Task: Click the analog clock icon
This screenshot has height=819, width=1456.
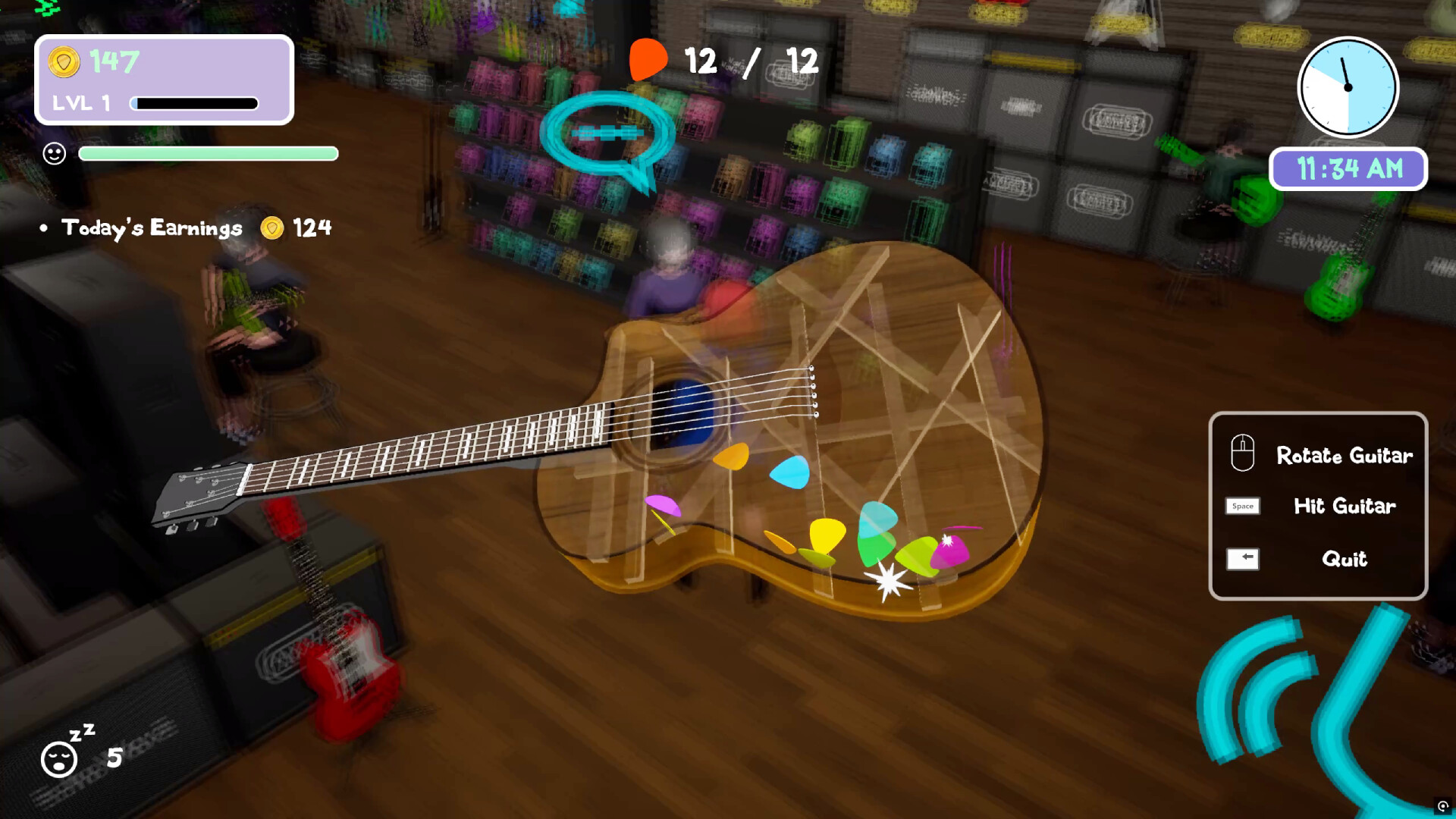Action: coord(1348,87)
